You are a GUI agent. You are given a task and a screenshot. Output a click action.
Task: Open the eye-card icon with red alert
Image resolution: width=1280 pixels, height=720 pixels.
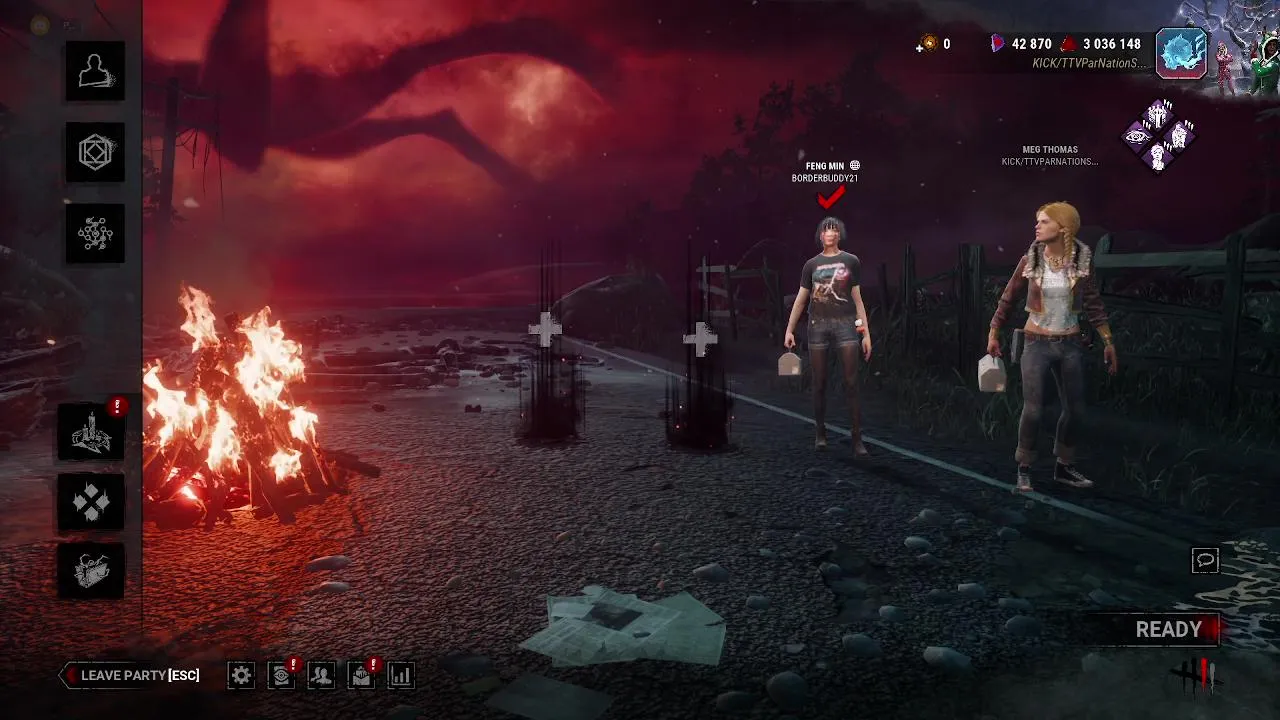[281, 675]
